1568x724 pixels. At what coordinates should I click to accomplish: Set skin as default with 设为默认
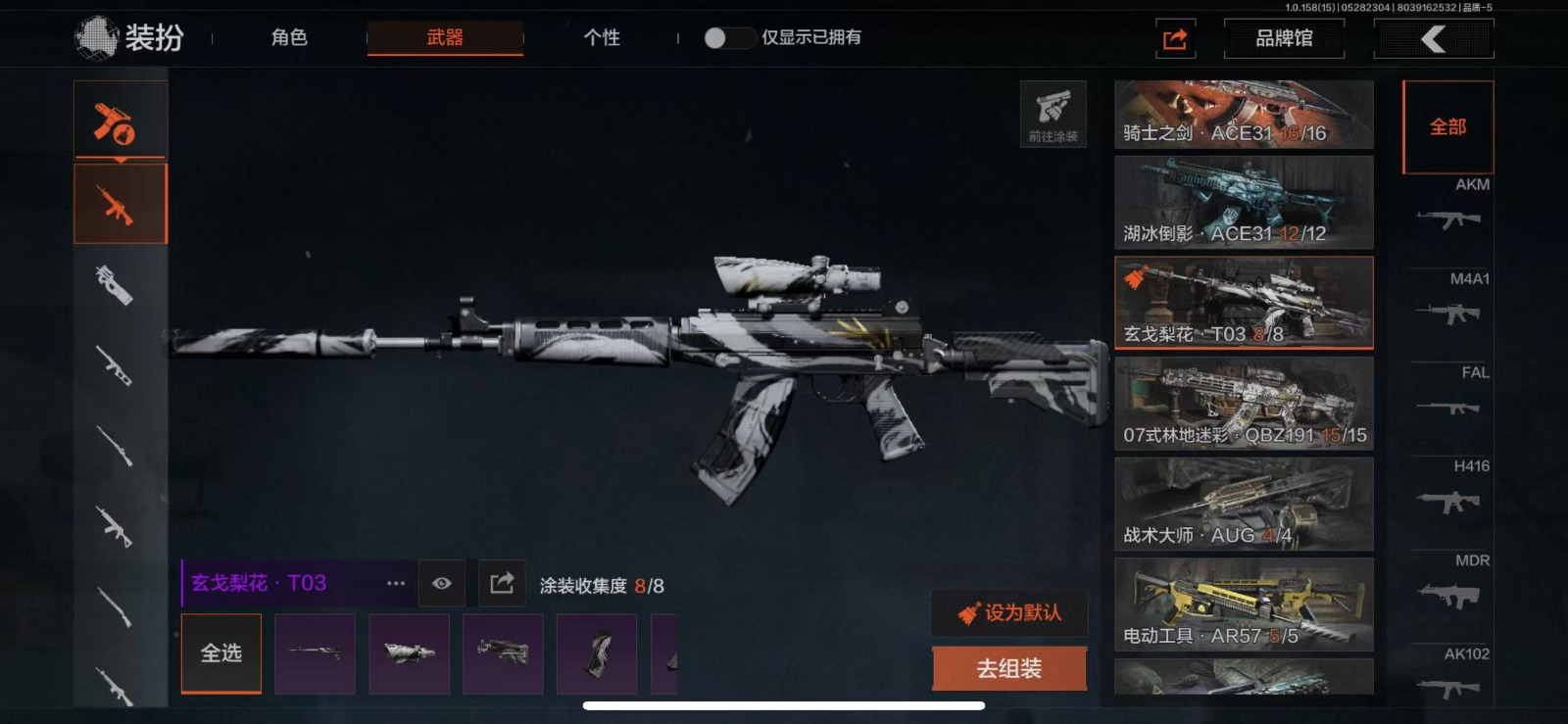click(1009, 613)
